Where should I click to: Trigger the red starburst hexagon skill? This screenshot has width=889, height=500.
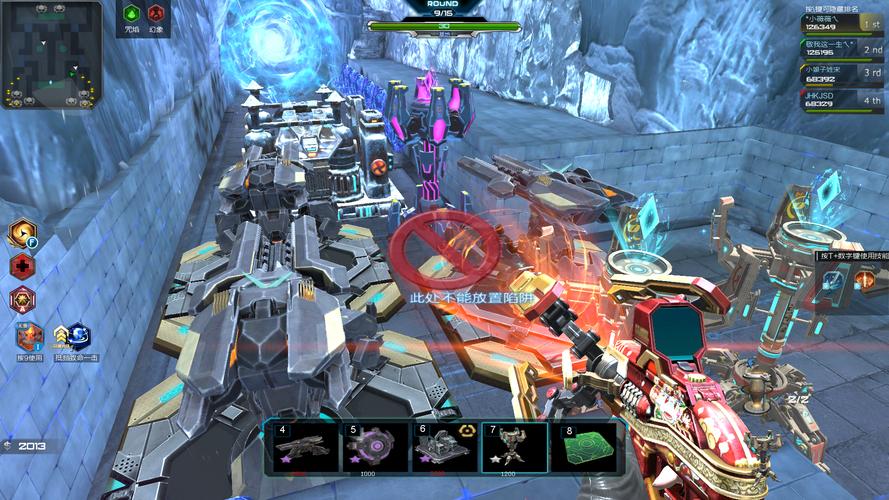[x=22, y=298]
